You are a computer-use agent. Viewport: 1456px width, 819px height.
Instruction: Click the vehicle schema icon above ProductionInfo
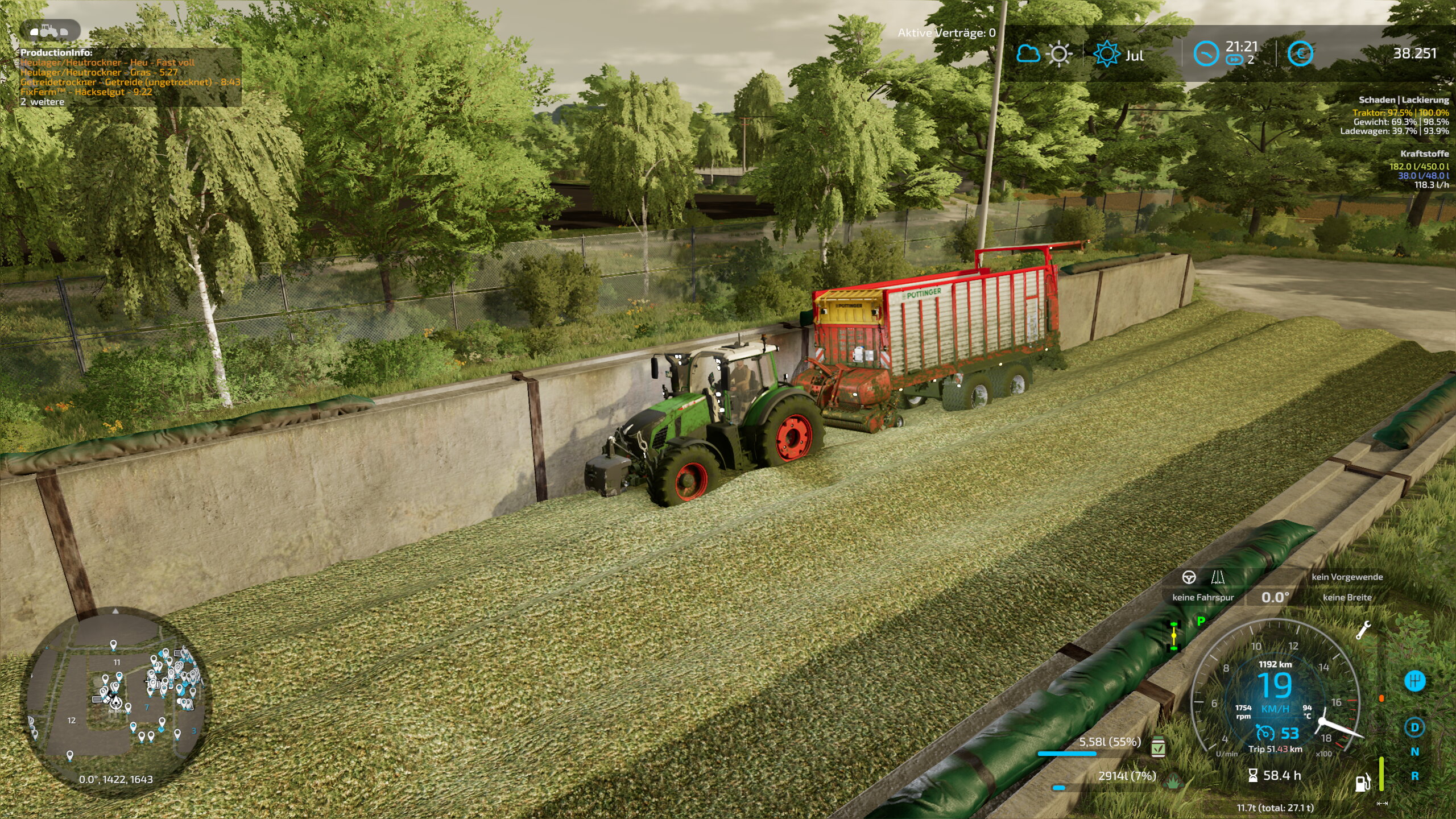coord(49,31)
